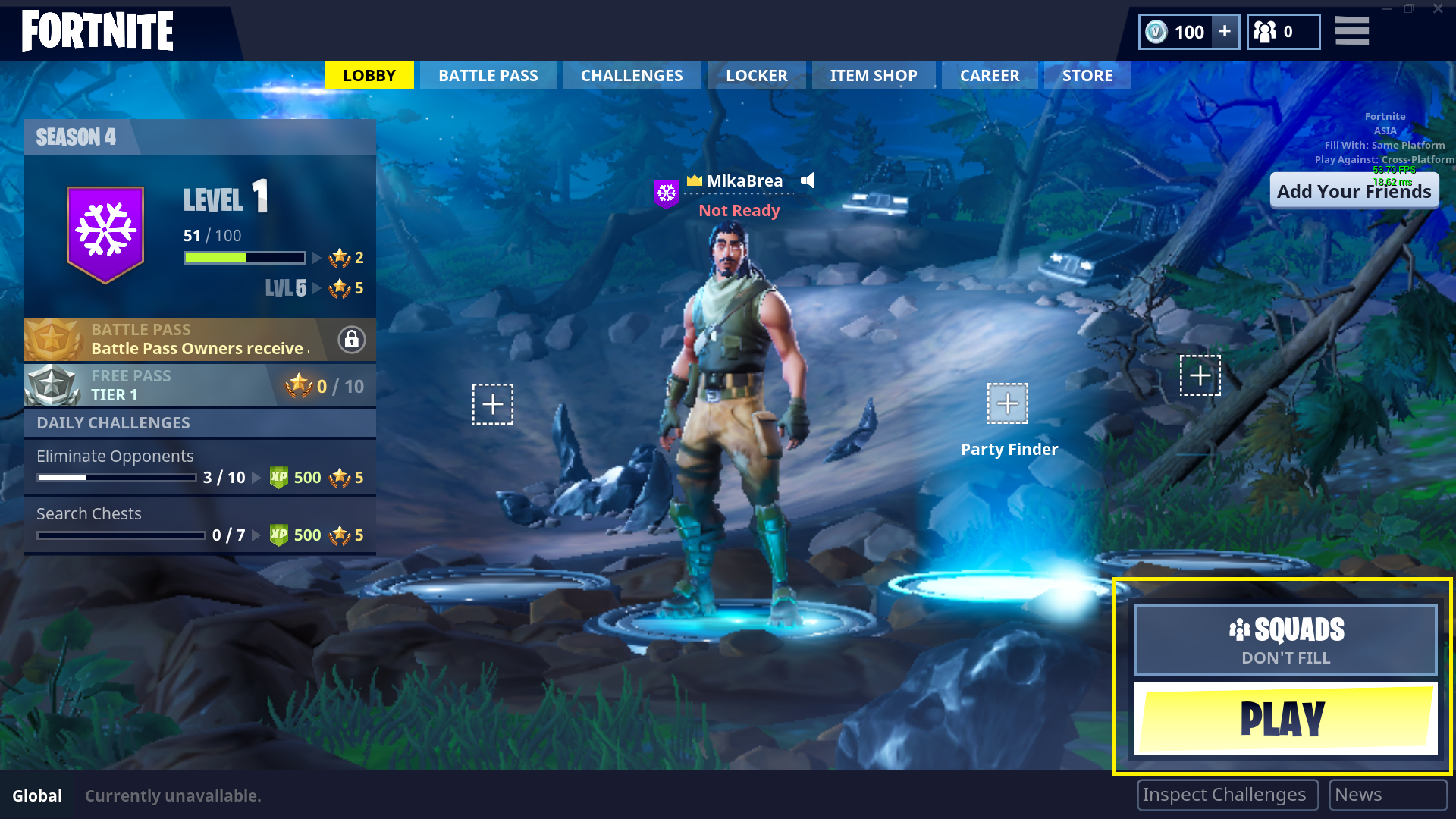
Task: Open the News panel
Action: 1388,794
